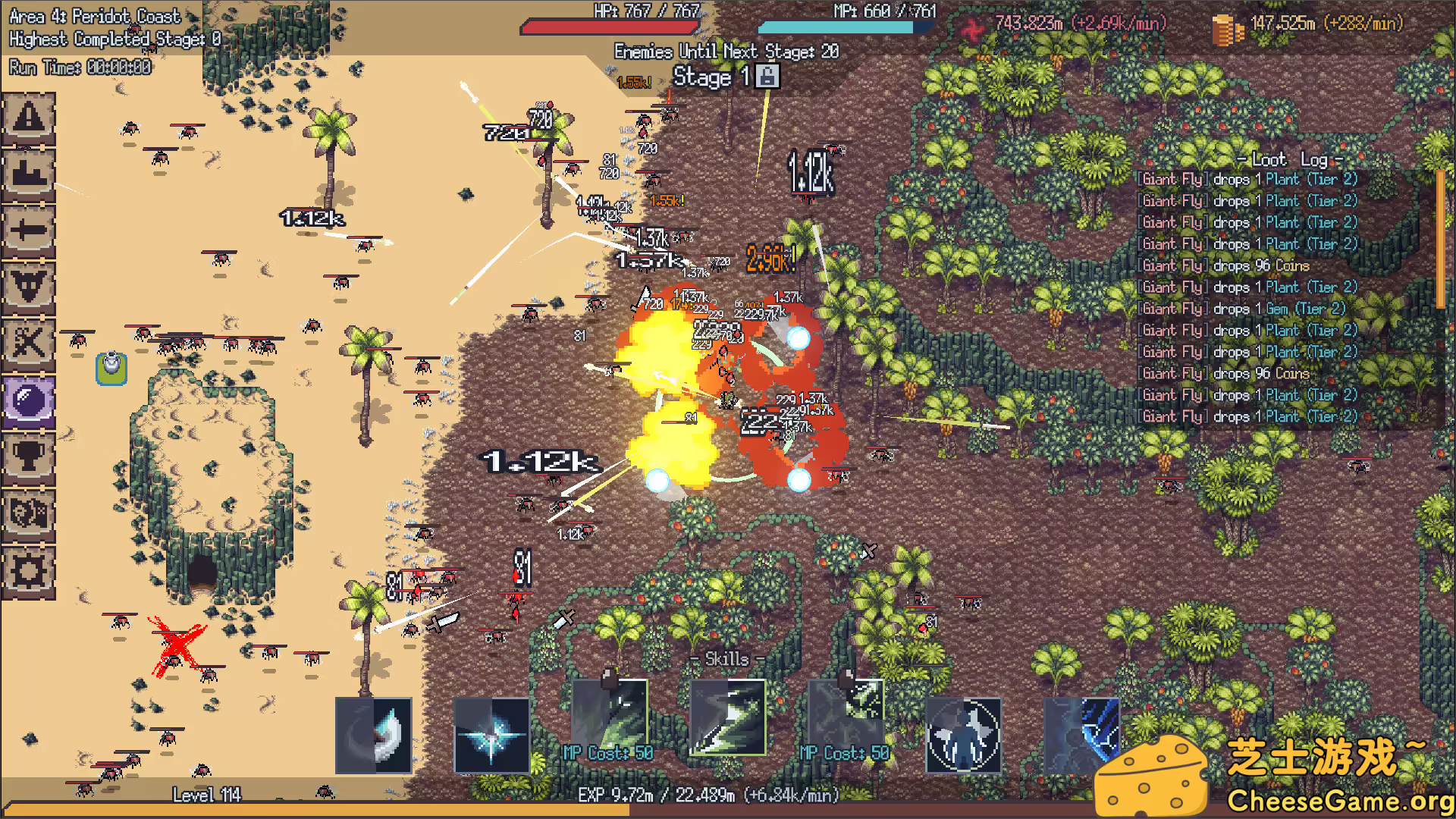The image size is (1456, 819).
Task: Open the trophy achievements icon in the sidebar
Action: [x=29, y=455]
